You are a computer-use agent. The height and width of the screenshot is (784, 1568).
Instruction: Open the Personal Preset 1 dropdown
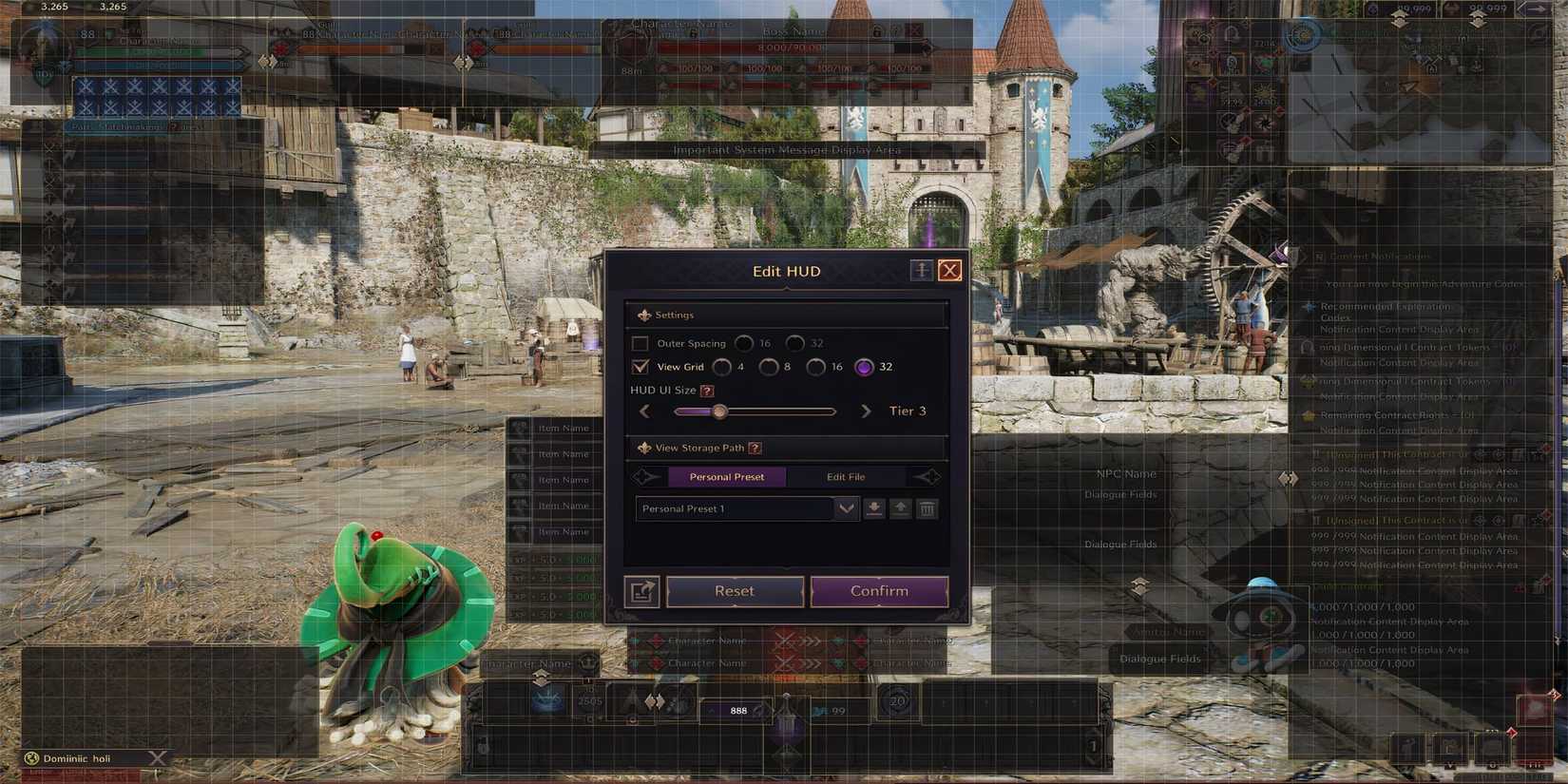[x=846, y=509]
